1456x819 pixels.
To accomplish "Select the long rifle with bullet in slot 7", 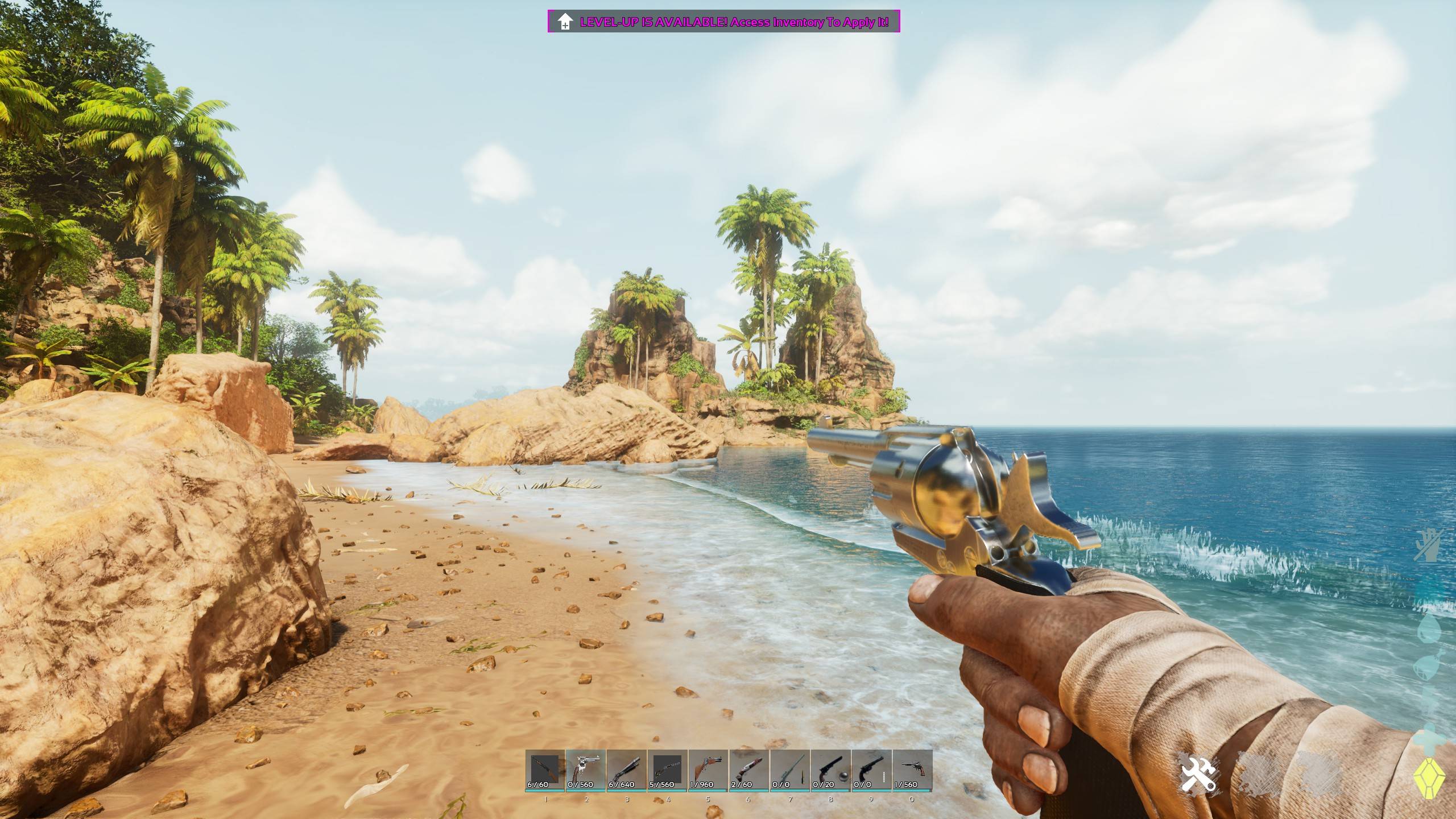I will [790, 770].
